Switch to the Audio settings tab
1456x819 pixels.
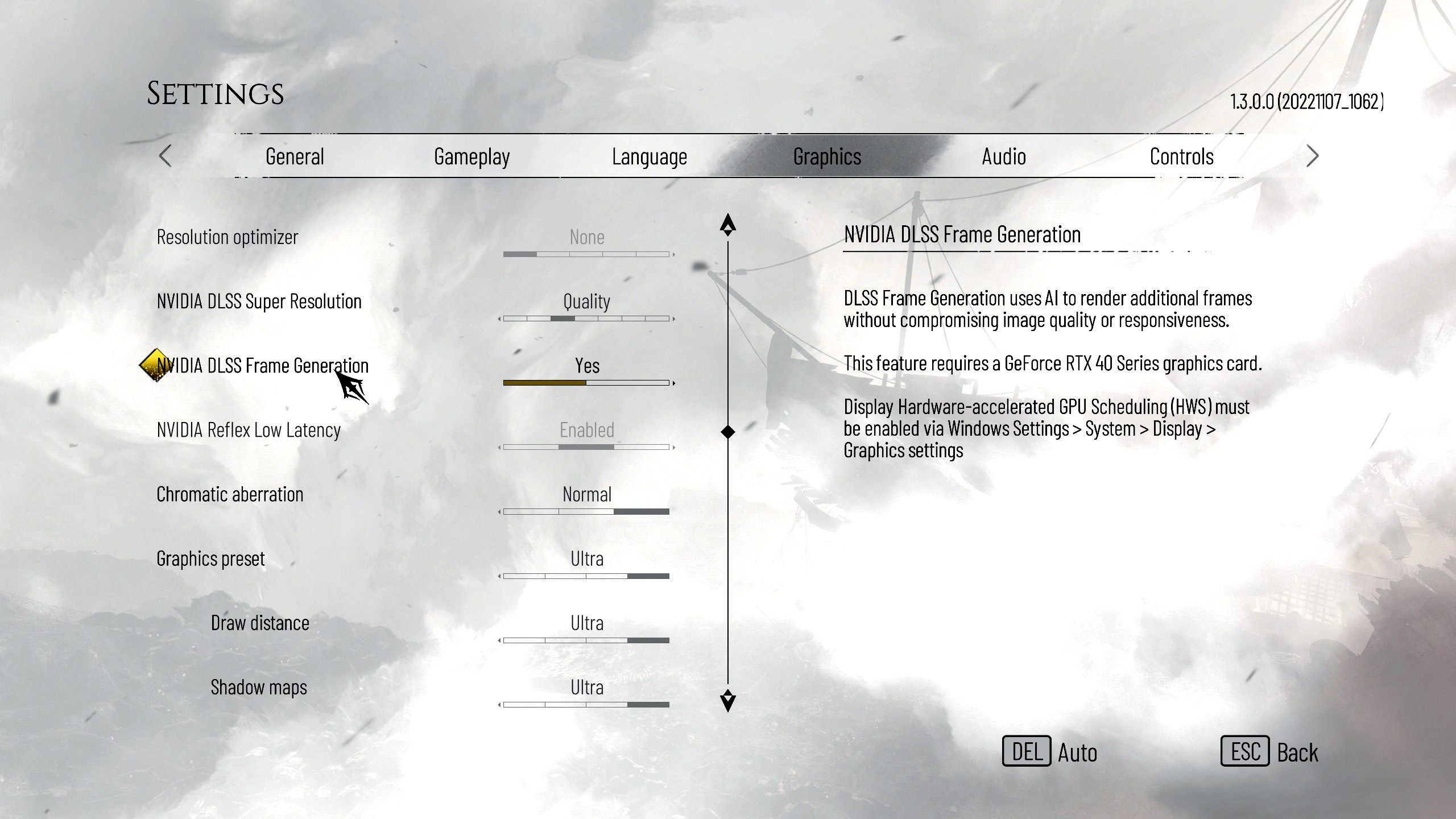(x=1004, y=156)
